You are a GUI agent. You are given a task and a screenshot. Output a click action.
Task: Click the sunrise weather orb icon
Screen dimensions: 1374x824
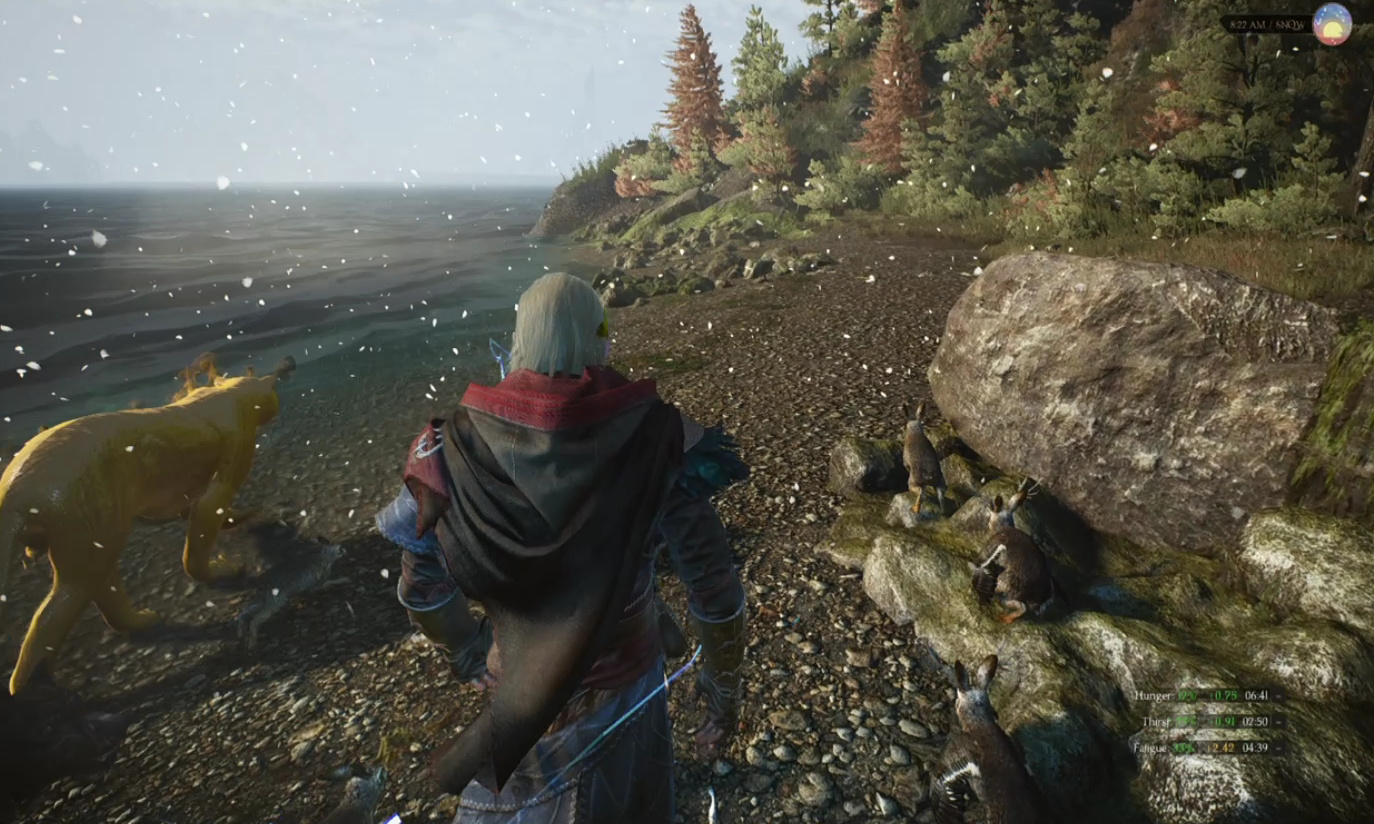(1331, 23)
